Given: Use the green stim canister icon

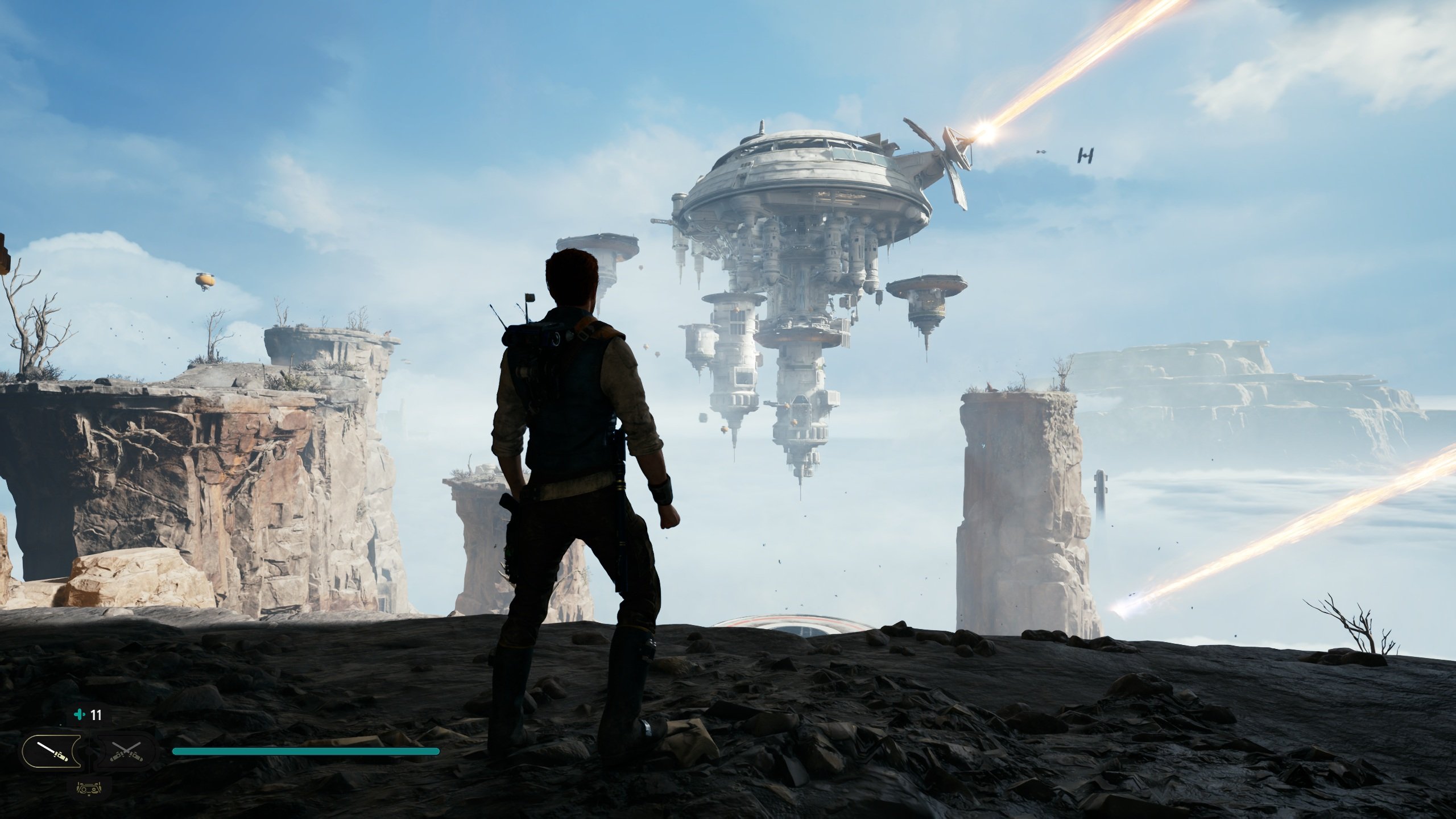Looking at the screenshot, I should 80,715.
